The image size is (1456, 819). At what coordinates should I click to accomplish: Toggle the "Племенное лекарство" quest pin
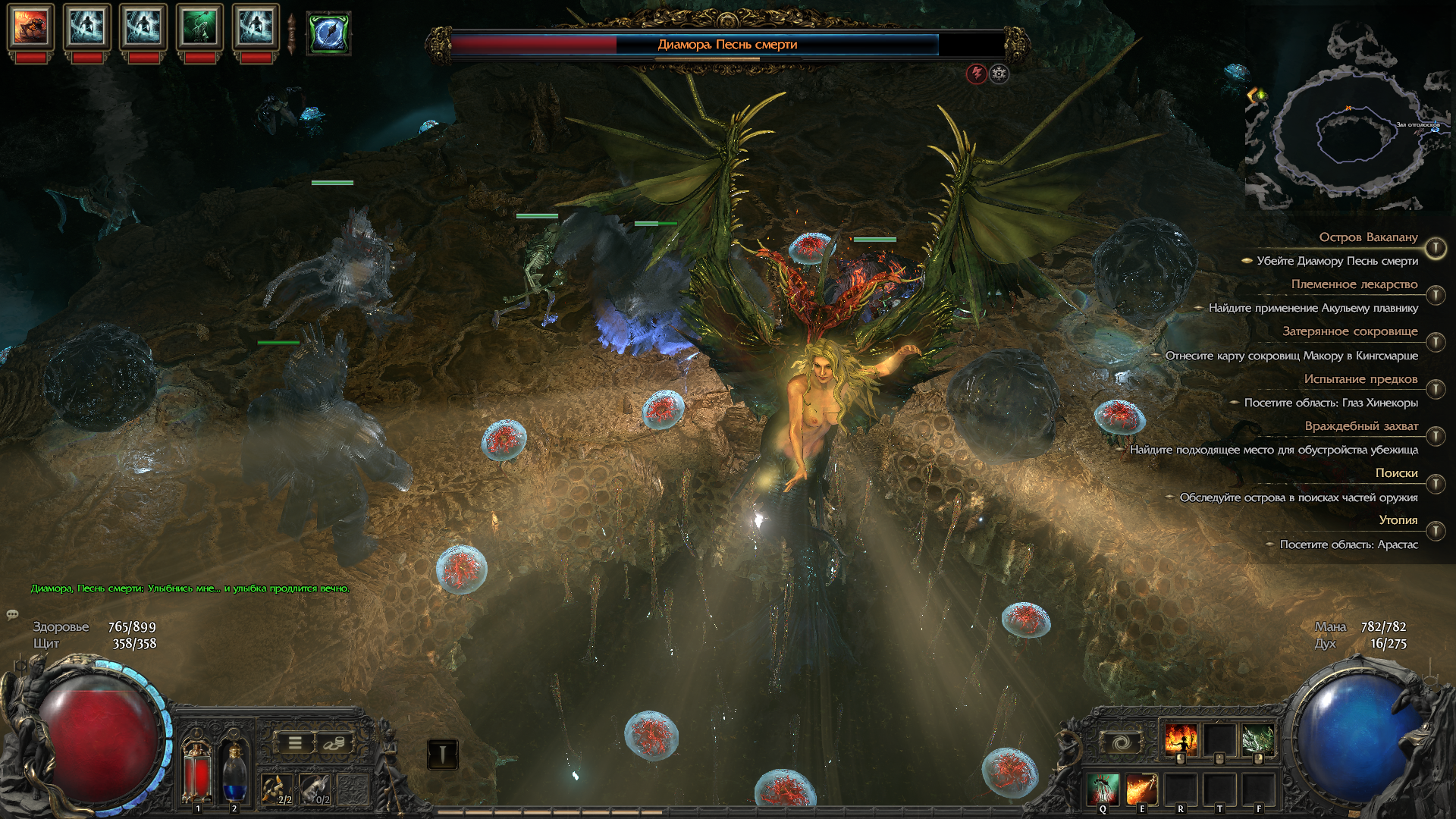pos(1436,295)
